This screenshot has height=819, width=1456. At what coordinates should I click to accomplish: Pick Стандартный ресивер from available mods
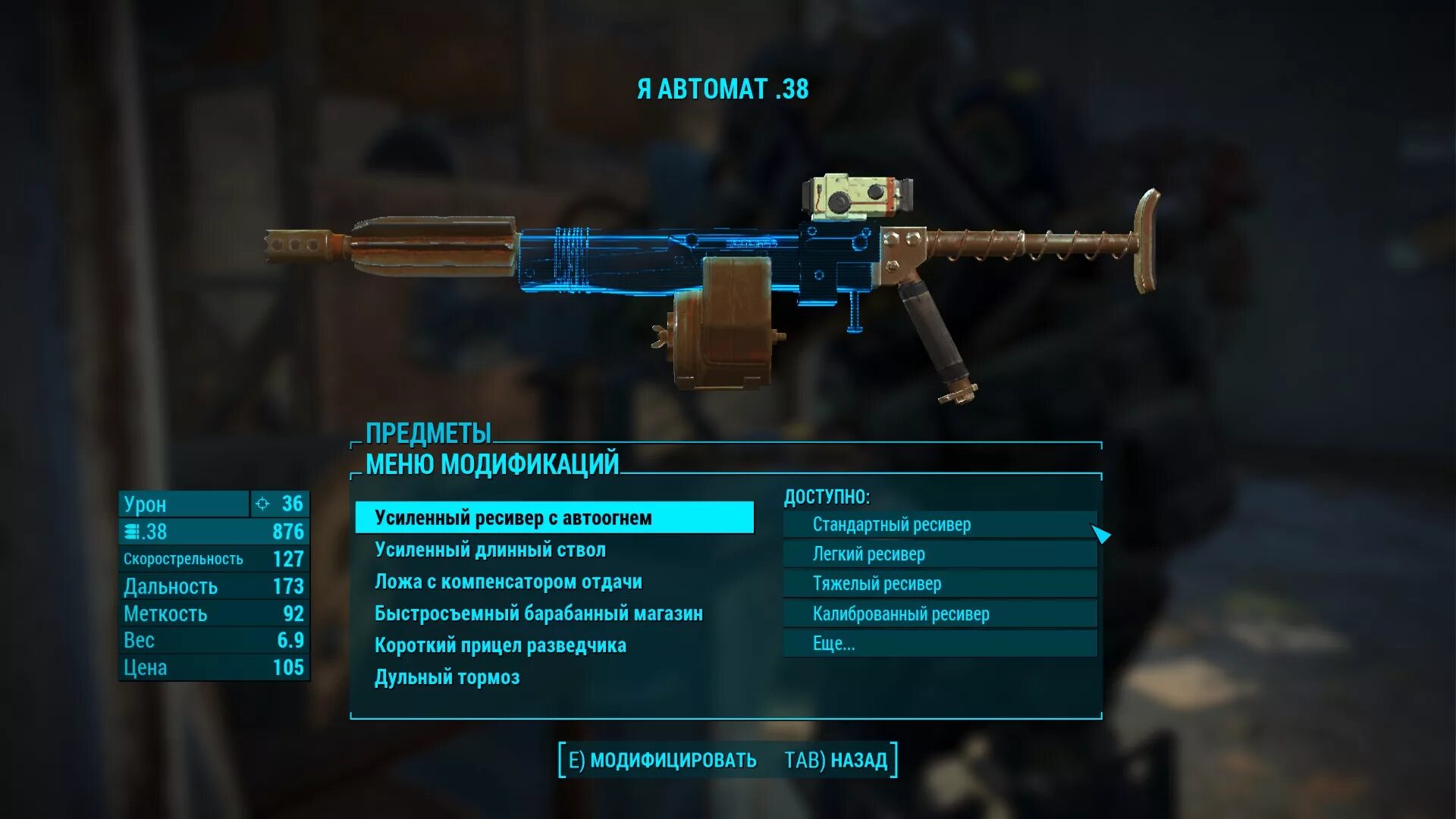click(939, 525)
